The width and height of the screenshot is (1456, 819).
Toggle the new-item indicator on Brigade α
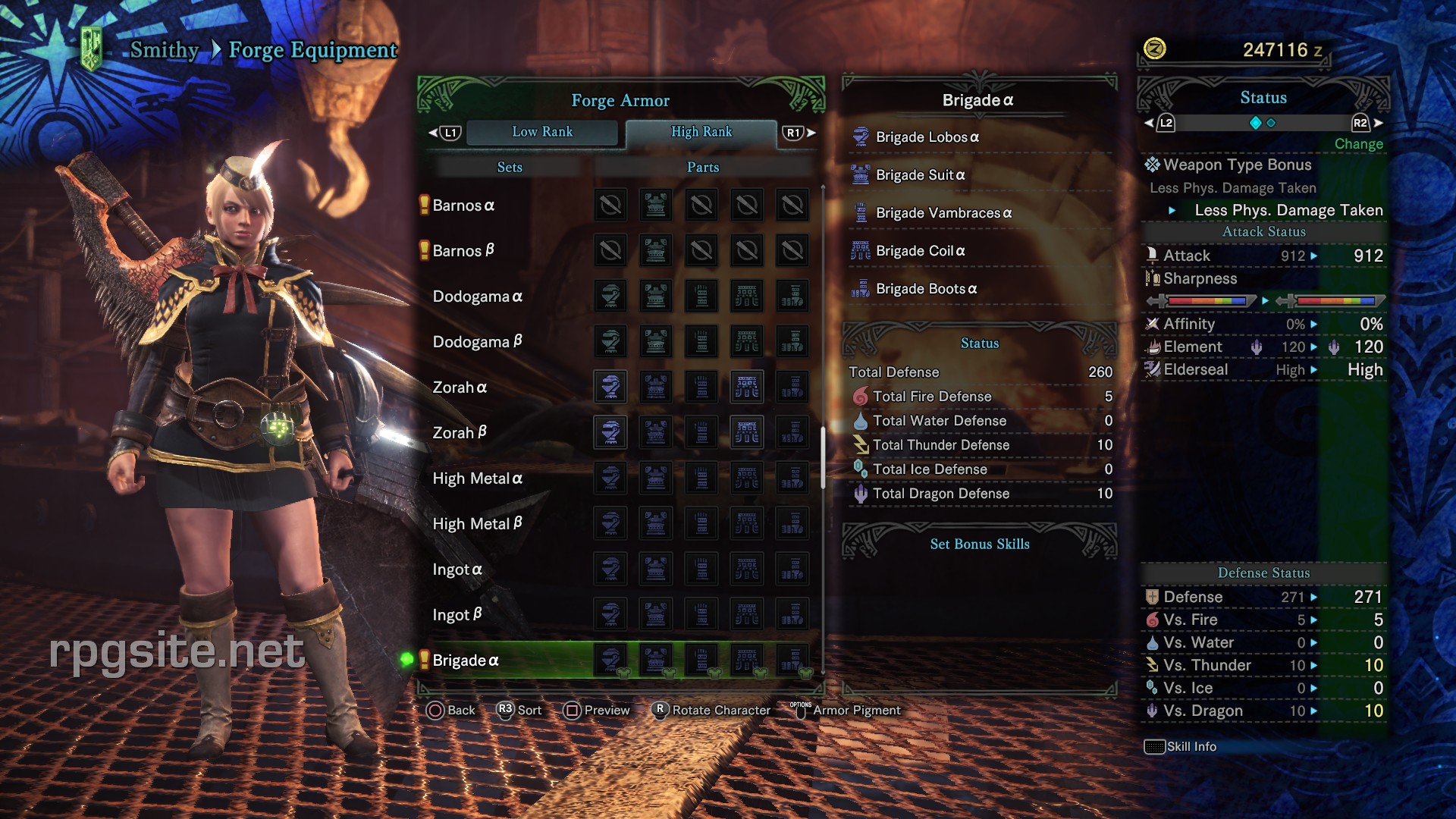pyautogui.click(x=422, y=661)
